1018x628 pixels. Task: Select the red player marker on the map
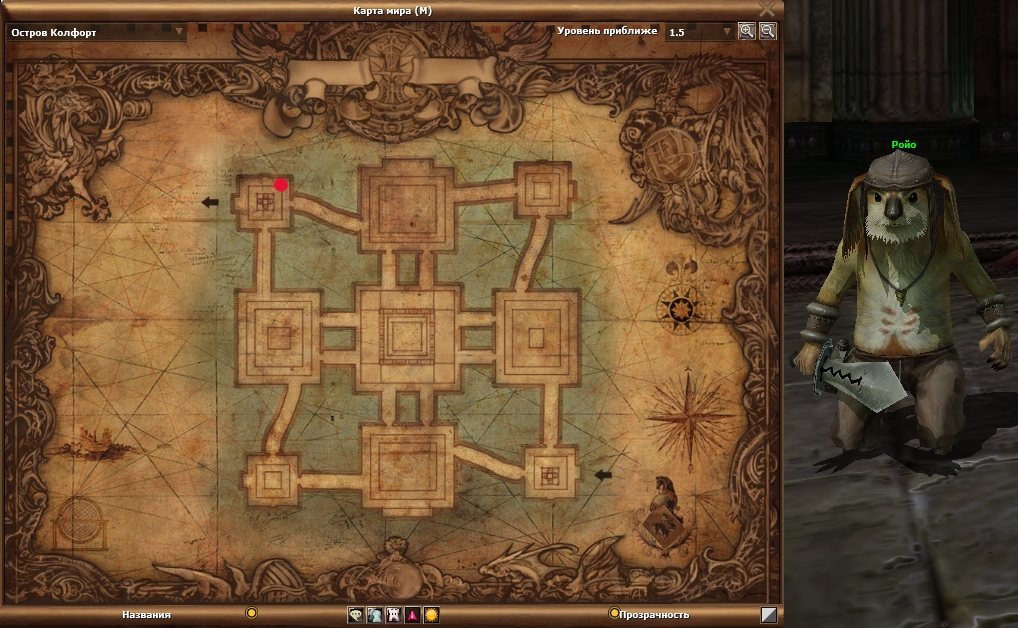(x=281, y=185)
